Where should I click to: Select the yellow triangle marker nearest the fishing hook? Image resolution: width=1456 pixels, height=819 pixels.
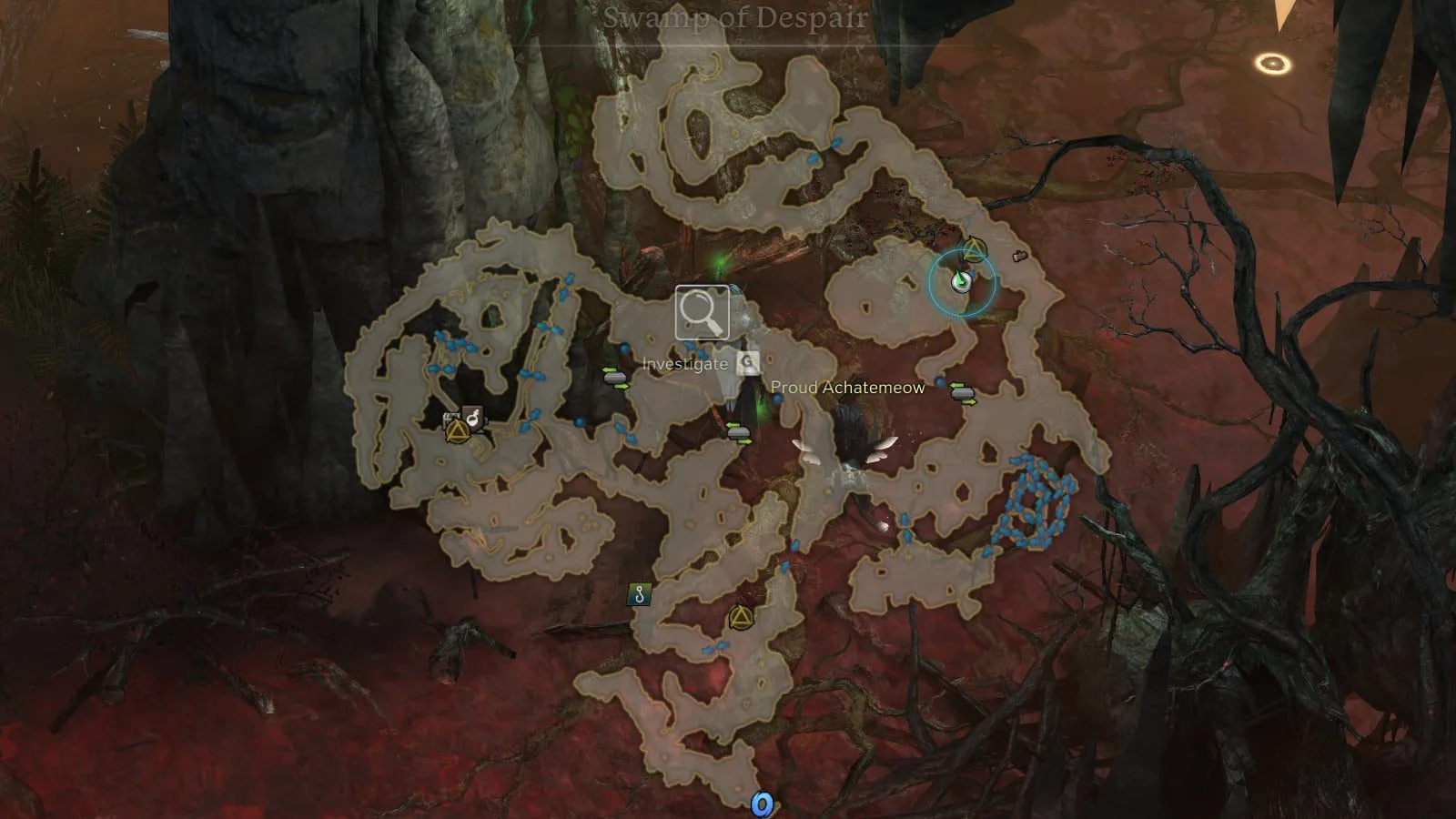tap(738, 619)
